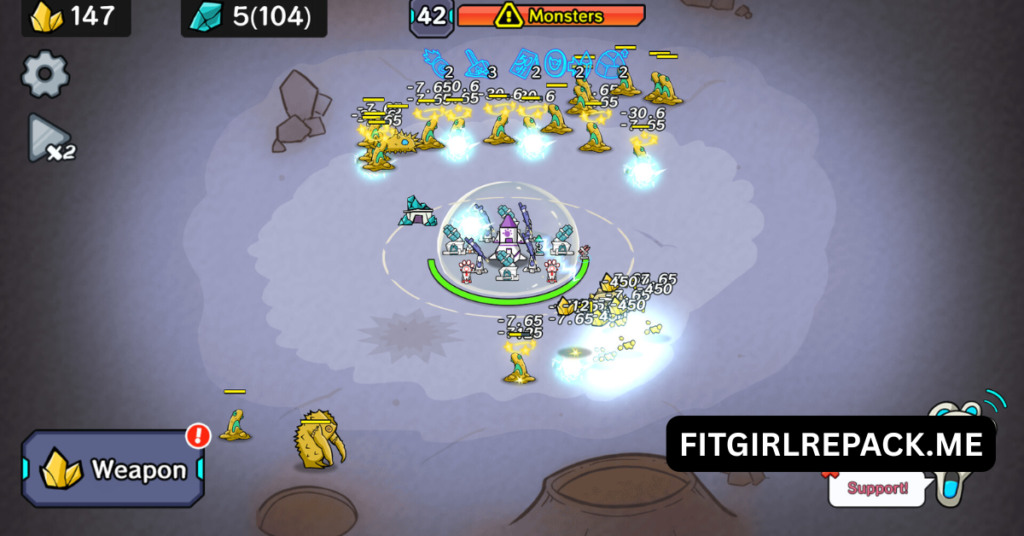Open the gear settings menu
This screenshot has height=536, width=1024.
(45, 74)
